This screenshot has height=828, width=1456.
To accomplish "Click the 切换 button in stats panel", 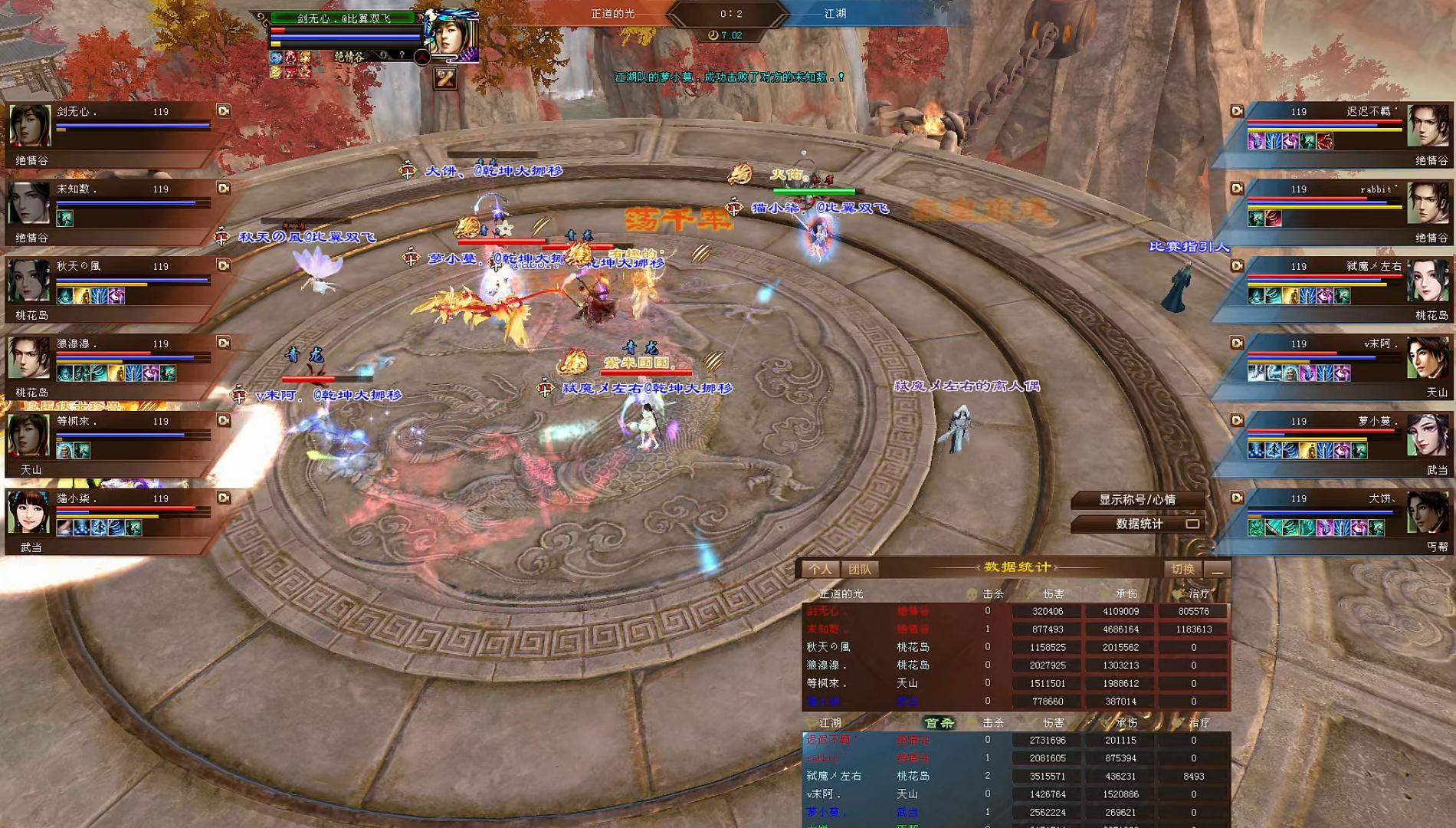I will click(x=1182, y=569).
